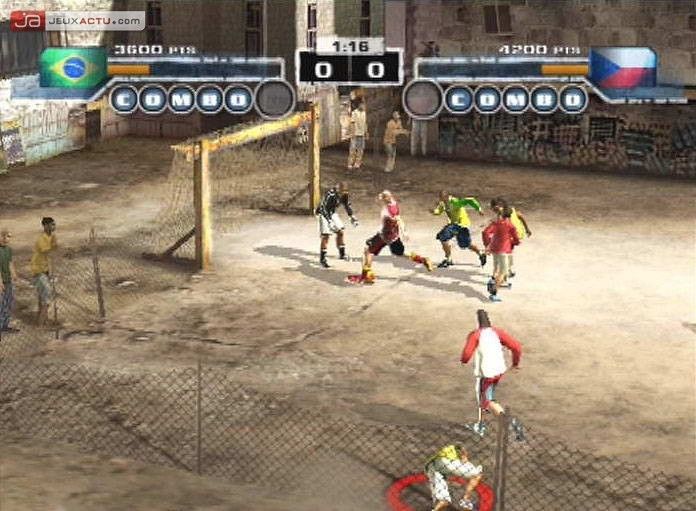Screen dimensions: 696x511
Task: Click the letter M in the Czech combo meter
Action: tap(516, 99)
